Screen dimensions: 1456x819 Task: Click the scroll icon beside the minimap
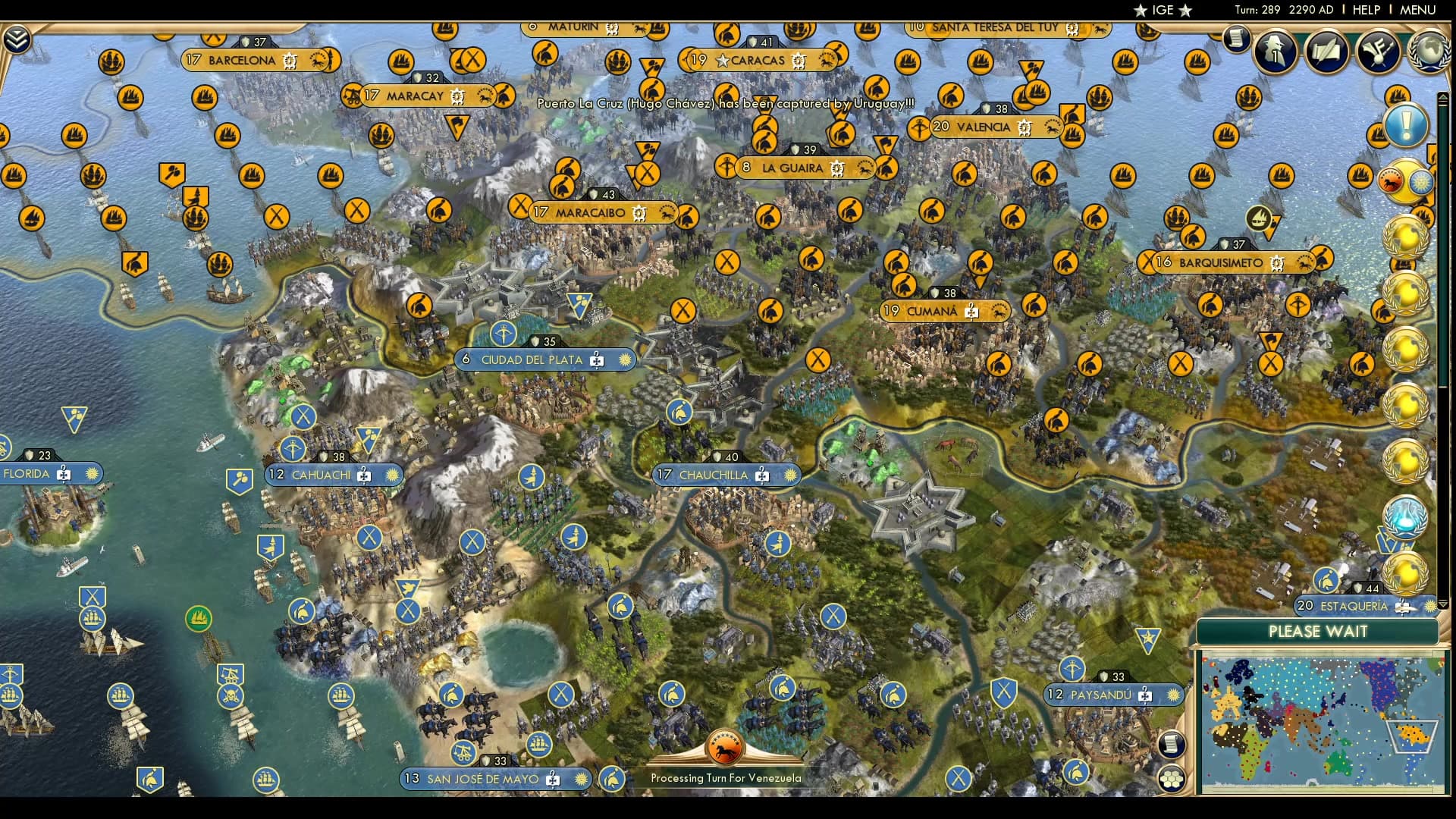click(x=1171, y=743)
